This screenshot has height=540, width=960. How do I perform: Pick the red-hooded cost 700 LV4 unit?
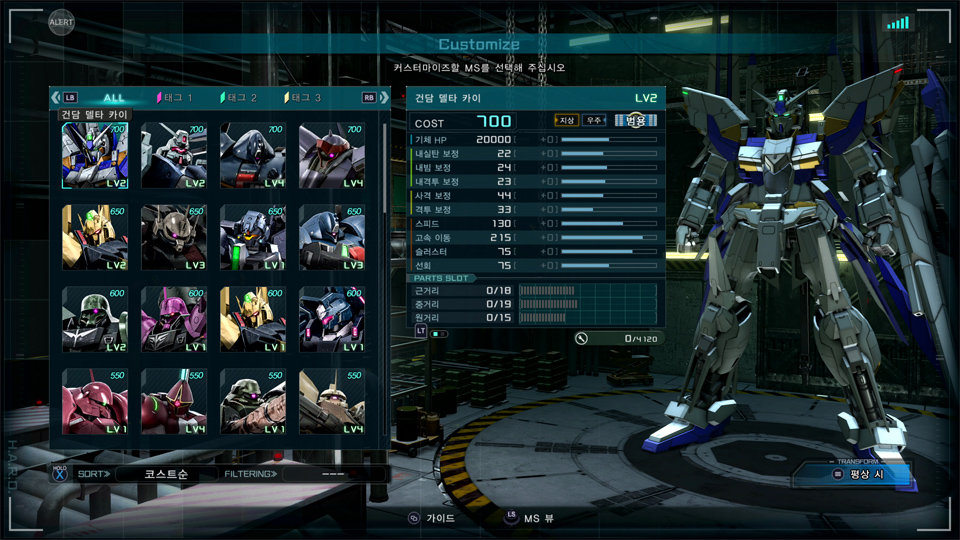tap(332, 156)
